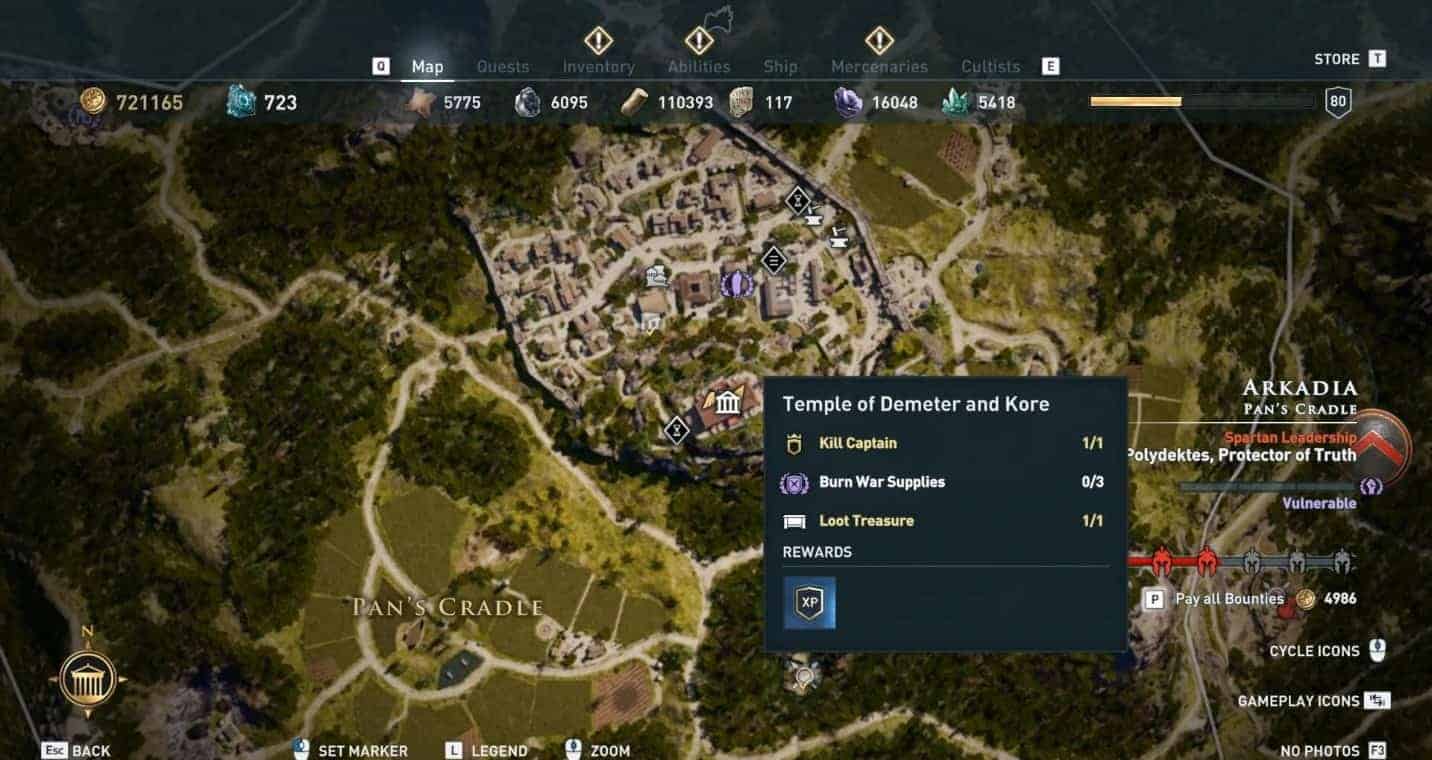Go to the Abilities tab

[698, 67]
